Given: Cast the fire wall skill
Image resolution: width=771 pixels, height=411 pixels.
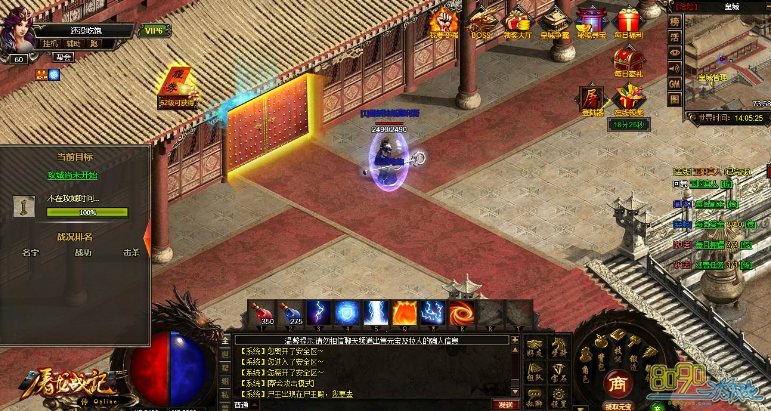Looking at the screenshot, I should [404, 311].
